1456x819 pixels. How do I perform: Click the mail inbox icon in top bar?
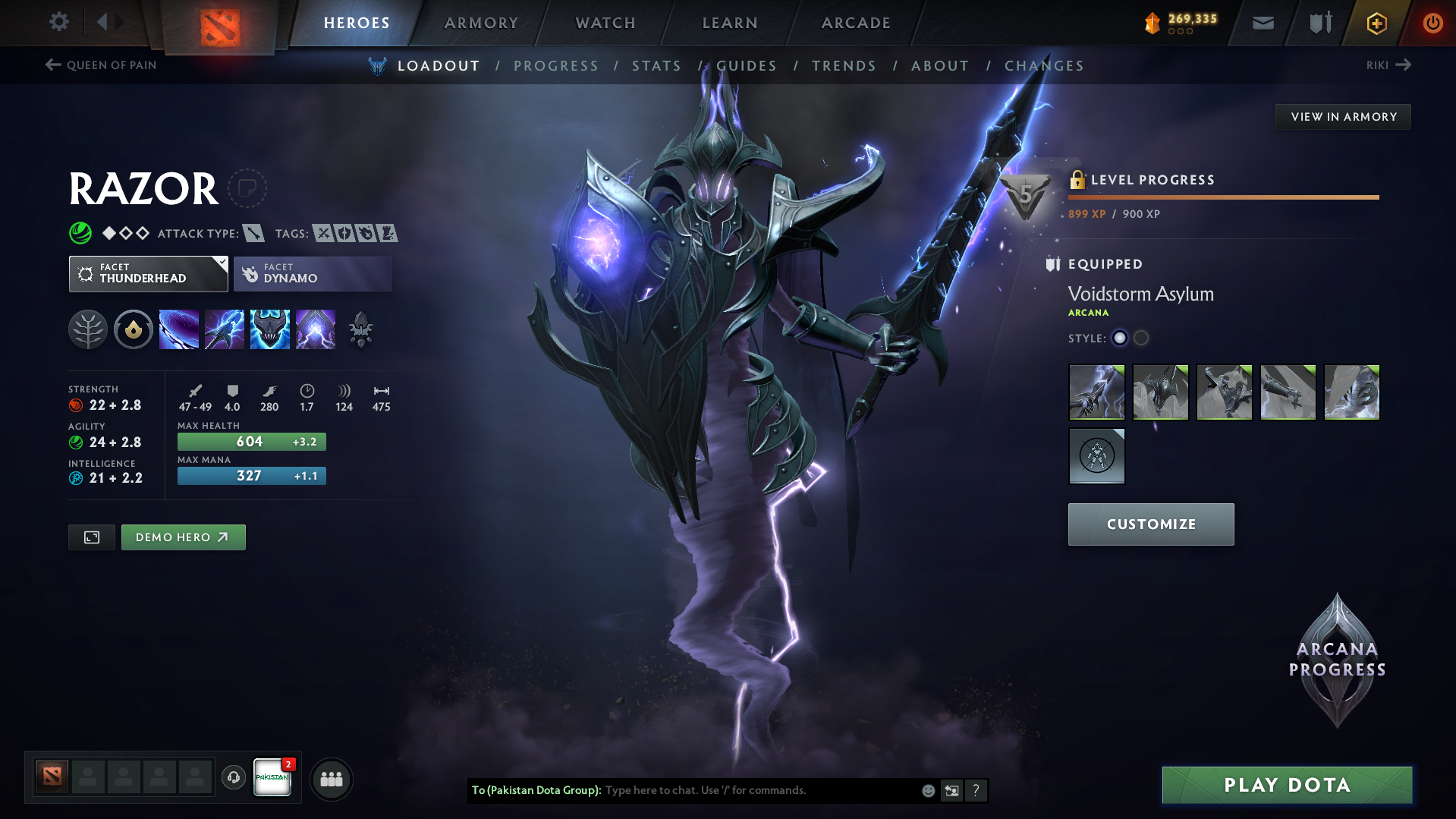[1262, 23]
